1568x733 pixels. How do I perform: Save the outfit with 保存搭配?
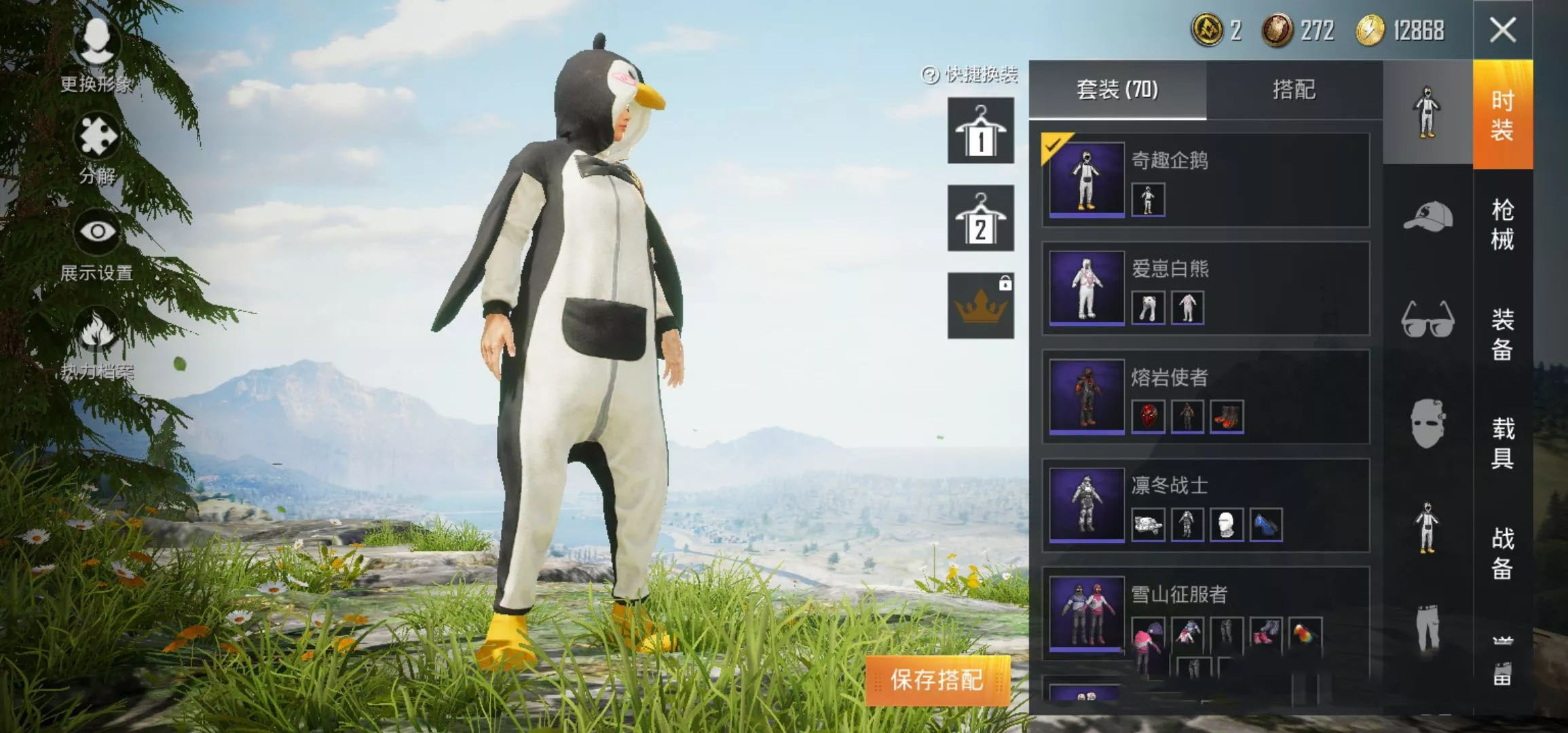tap(937, 680)
